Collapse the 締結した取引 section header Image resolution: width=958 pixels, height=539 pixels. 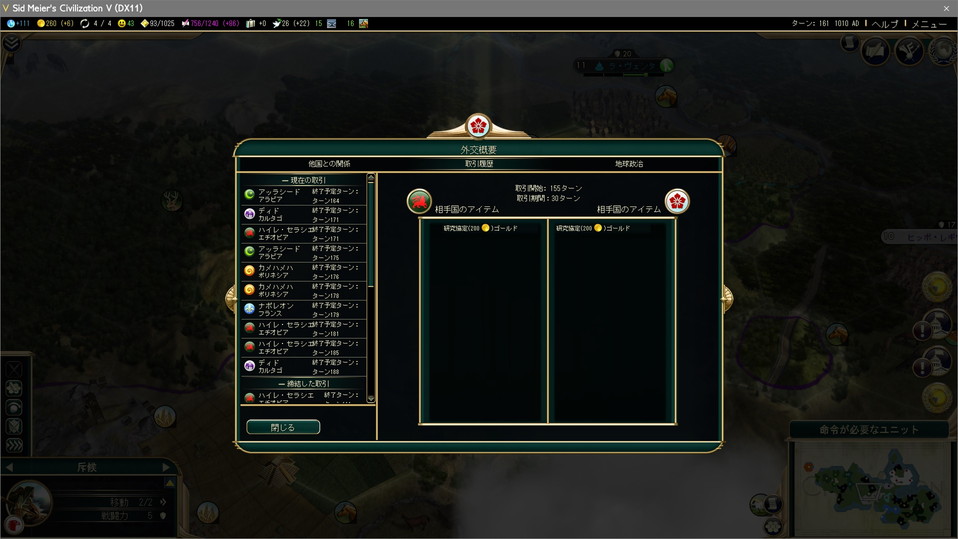pyautogui.click(x=303, y=383)
